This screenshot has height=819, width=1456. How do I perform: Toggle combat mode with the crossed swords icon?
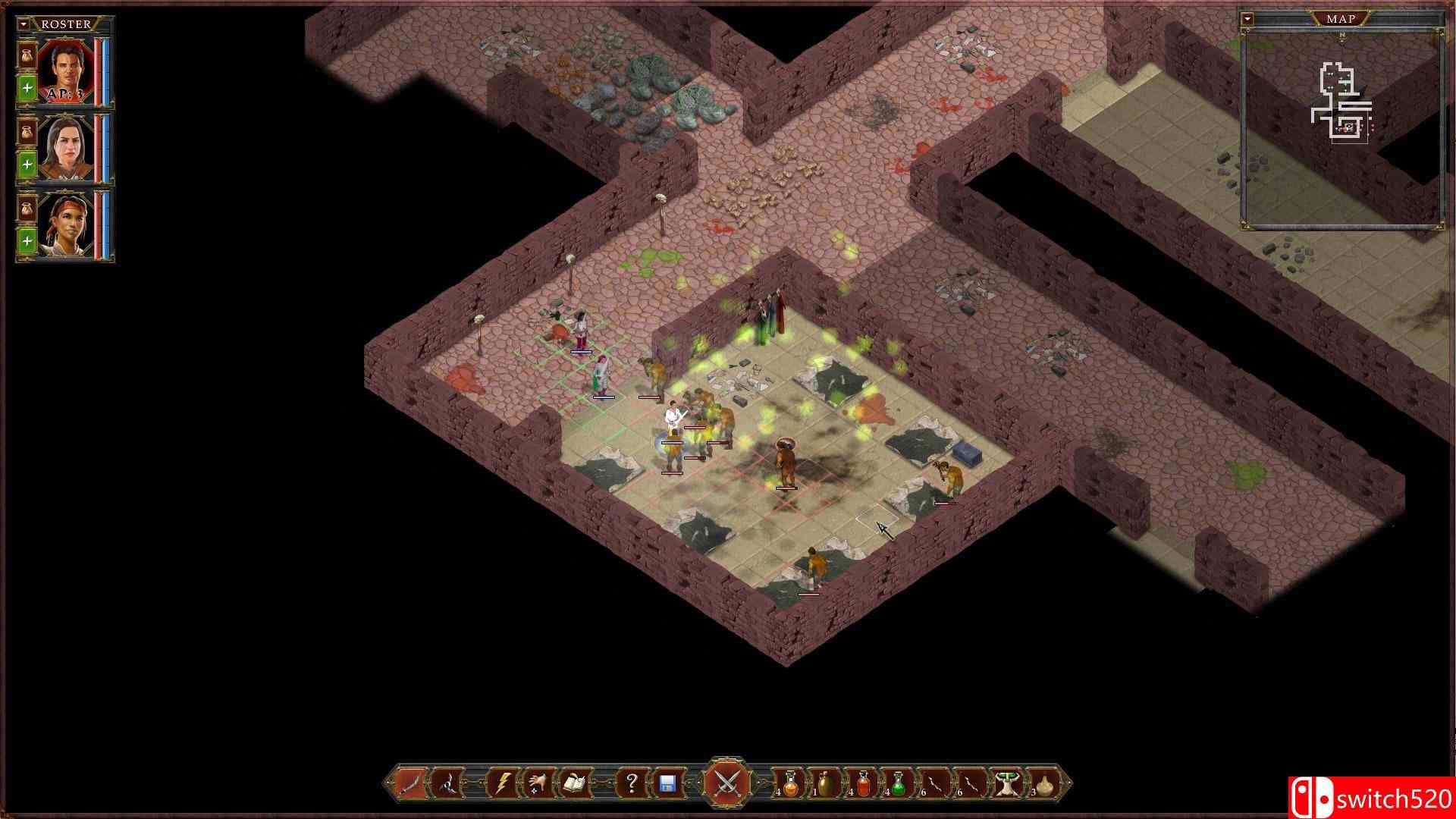coord(726,783)
